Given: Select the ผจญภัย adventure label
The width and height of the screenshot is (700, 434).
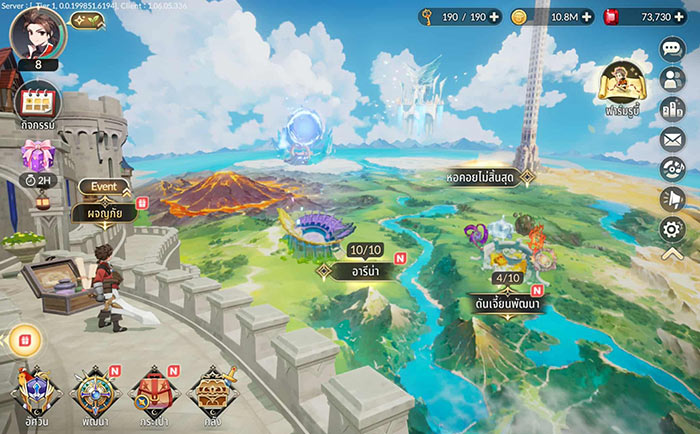Looking at the screenshot, I should [103, 212].
